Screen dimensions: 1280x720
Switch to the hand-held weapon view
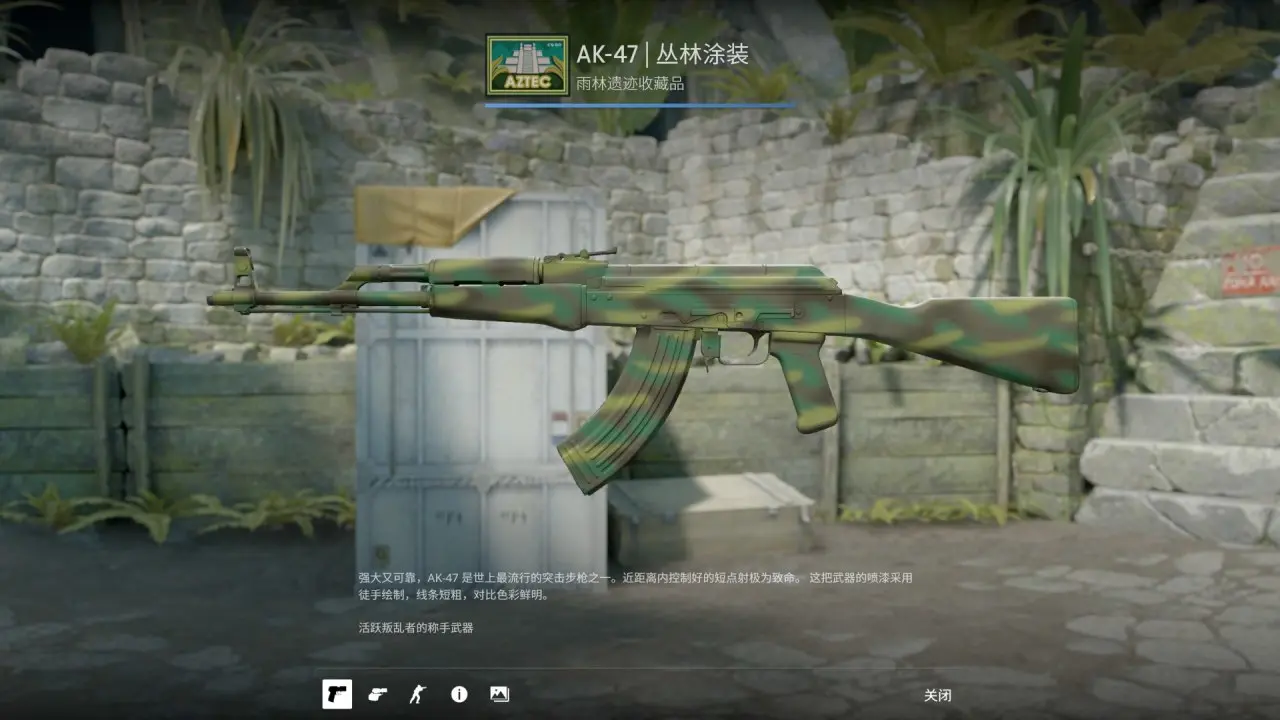pyautogui.click(x=377, y=694)
